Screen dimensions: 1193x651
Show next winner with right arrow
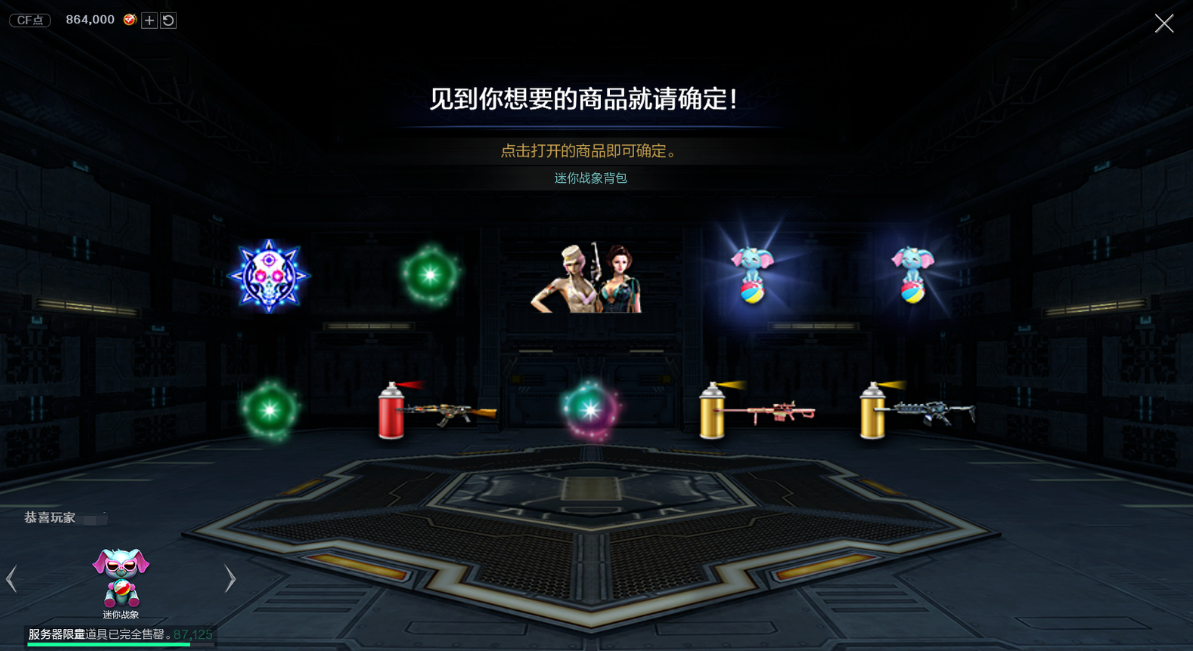tap(230, 579)
